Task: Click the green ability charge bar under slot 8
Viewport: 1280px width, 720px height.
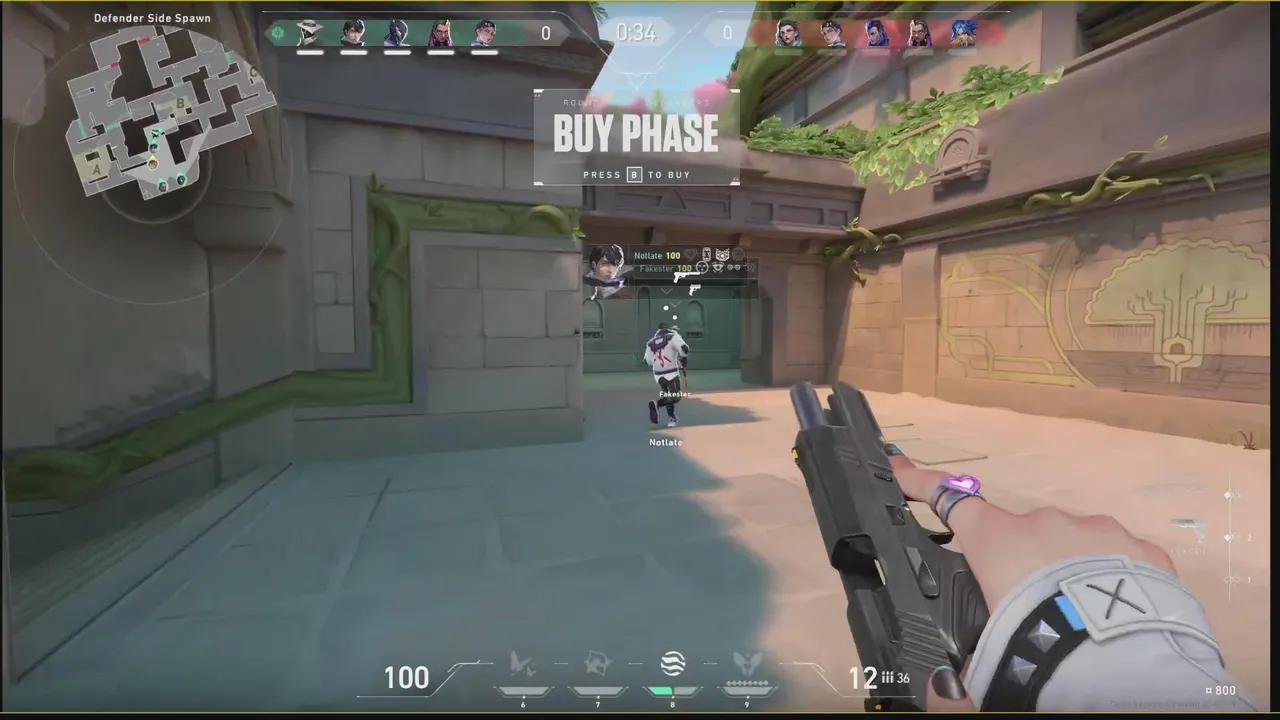Action: (x=660, y=689)
